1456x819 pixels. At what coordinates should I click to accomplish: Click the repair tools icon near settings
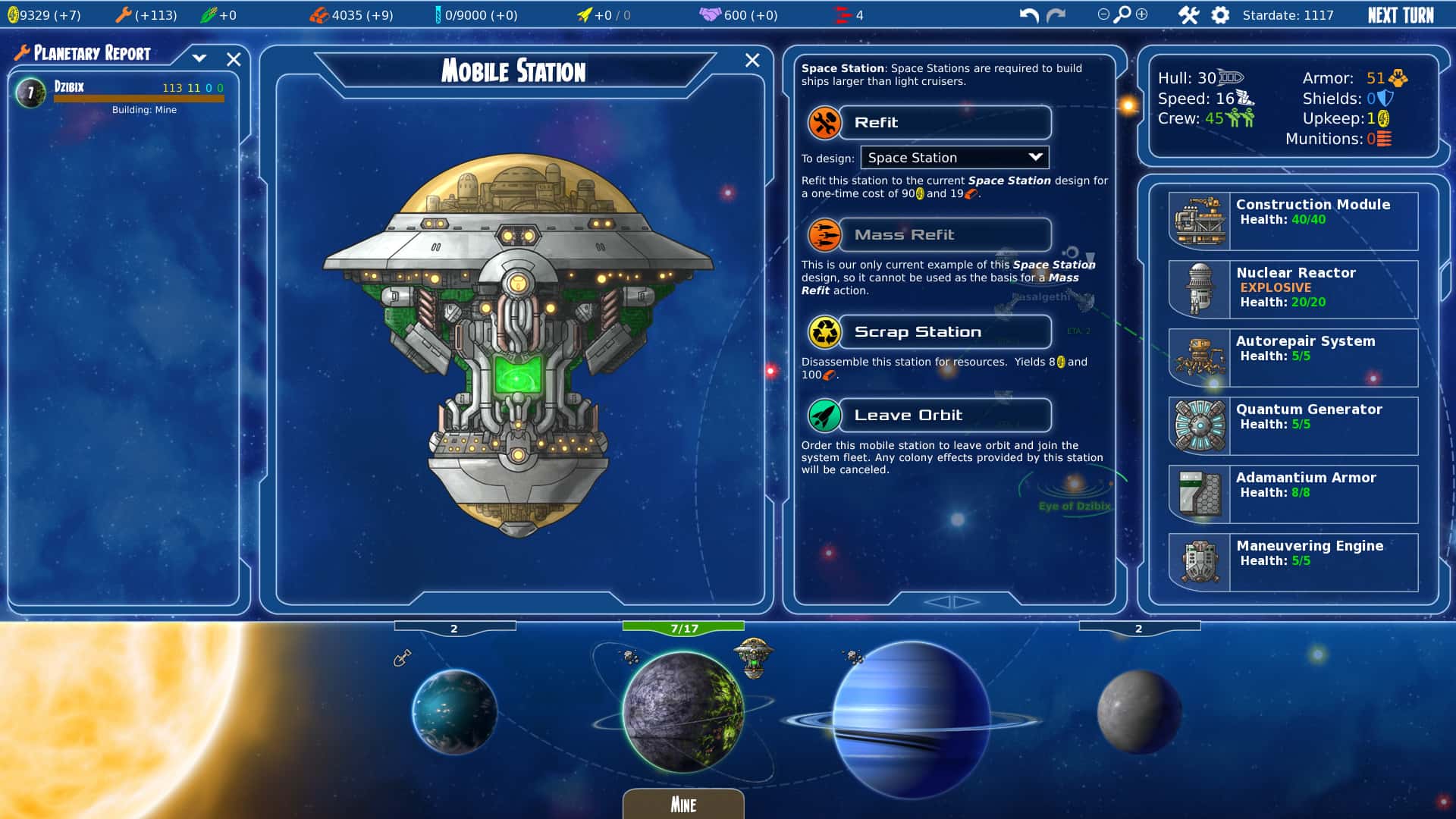[x=1188, y=14]
